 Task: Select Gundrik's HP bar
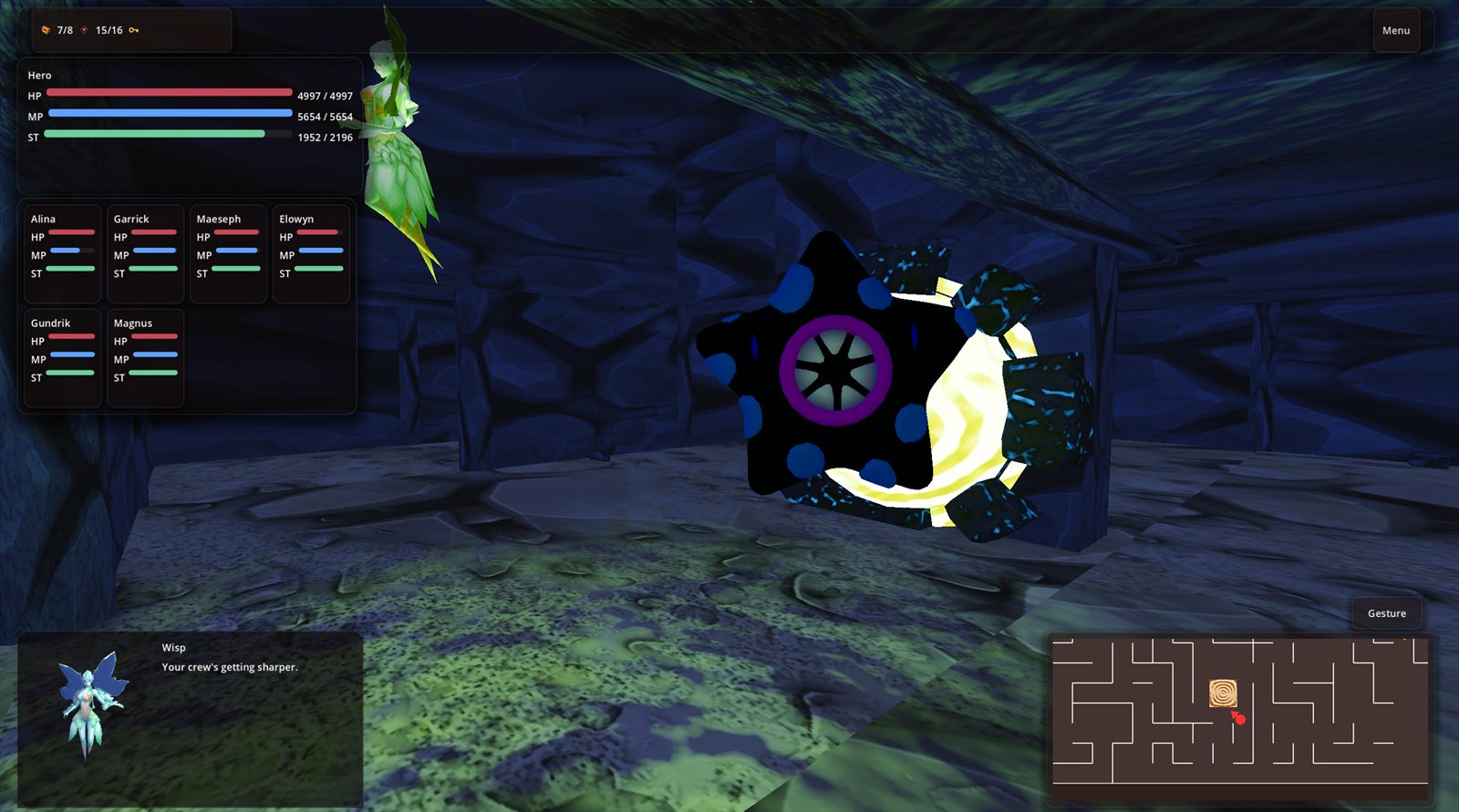pyautogui.click(x=73, y=338)
